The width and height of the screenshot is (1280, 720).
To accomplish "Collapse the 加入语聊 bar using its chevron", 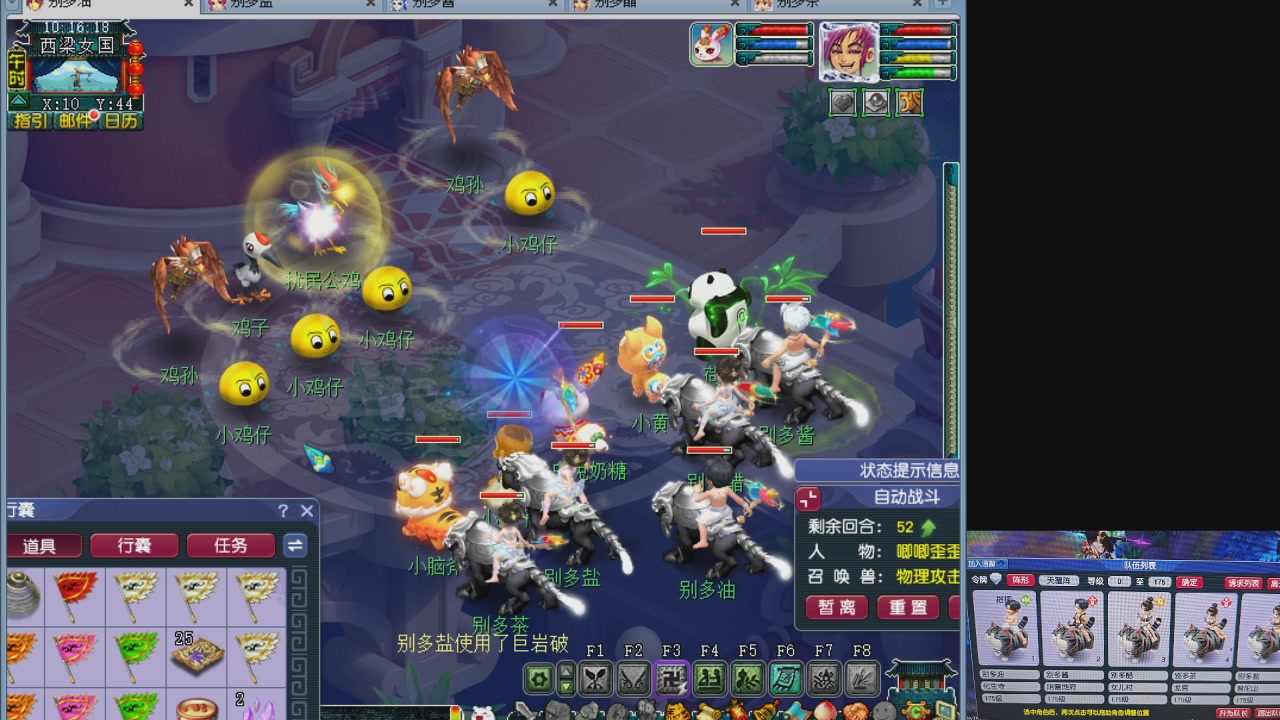I will [x=1000, y=565].
